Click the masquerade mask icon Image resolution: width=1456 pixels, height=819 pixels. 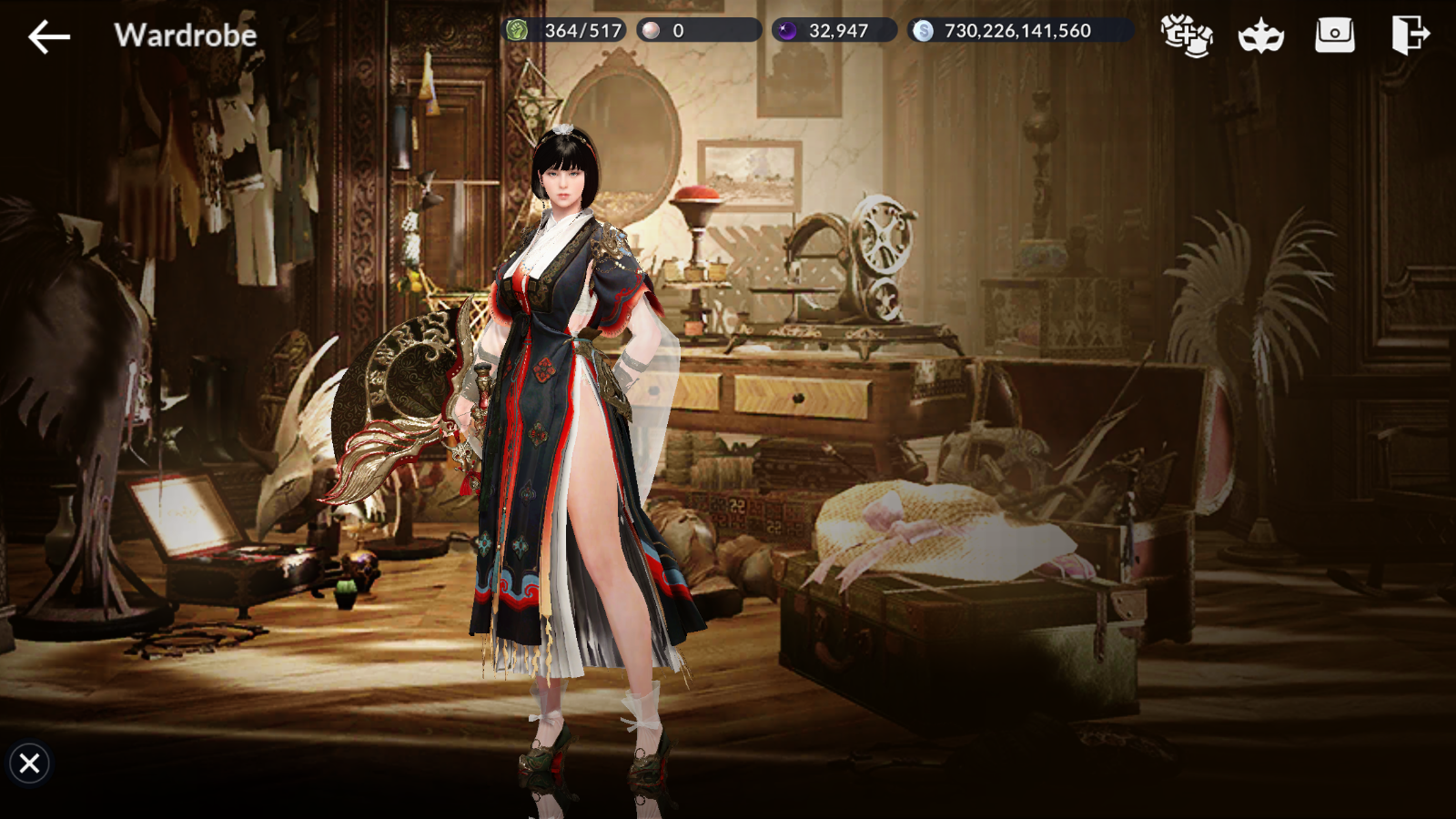coord(1260,36)
